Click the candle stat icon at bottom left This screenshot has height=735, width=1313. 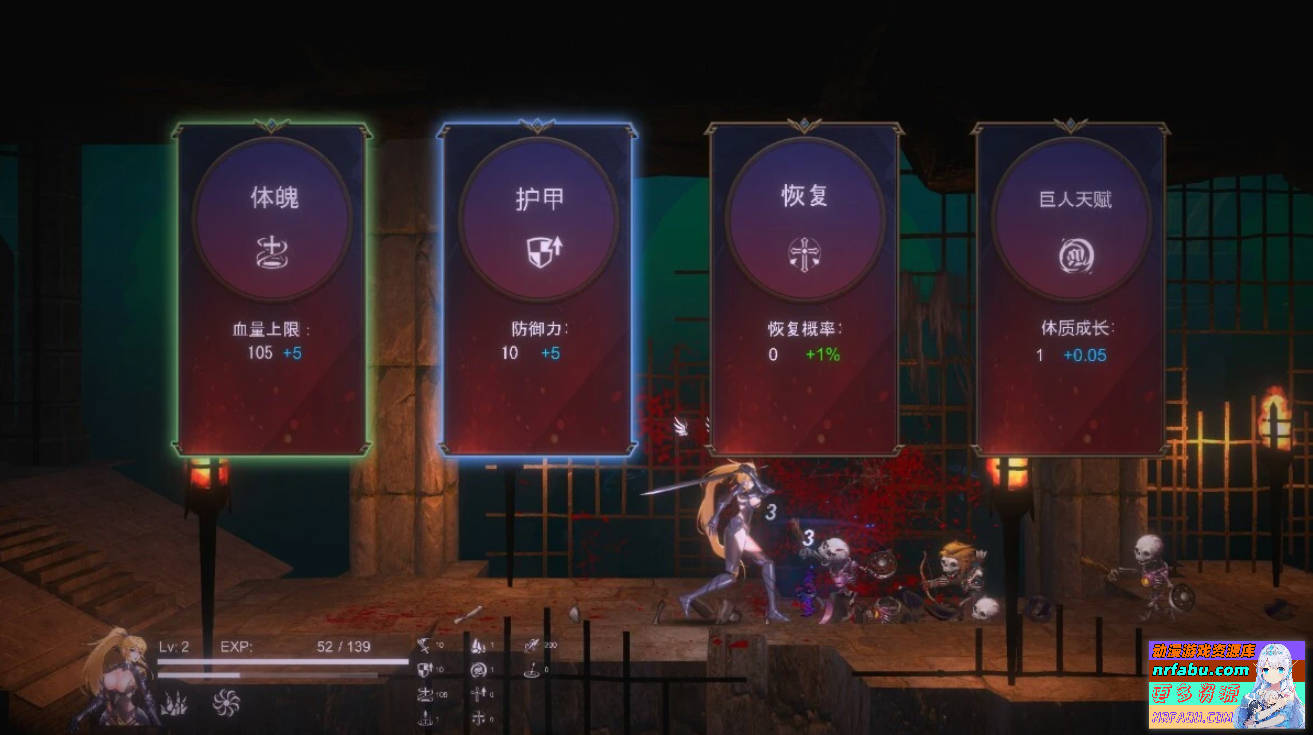click(x=425, y=717)
